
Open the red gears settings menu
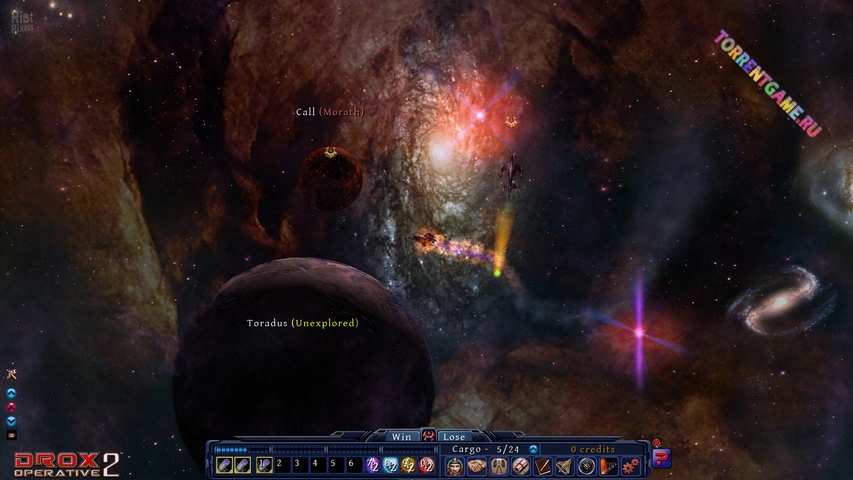pos(630,466)
